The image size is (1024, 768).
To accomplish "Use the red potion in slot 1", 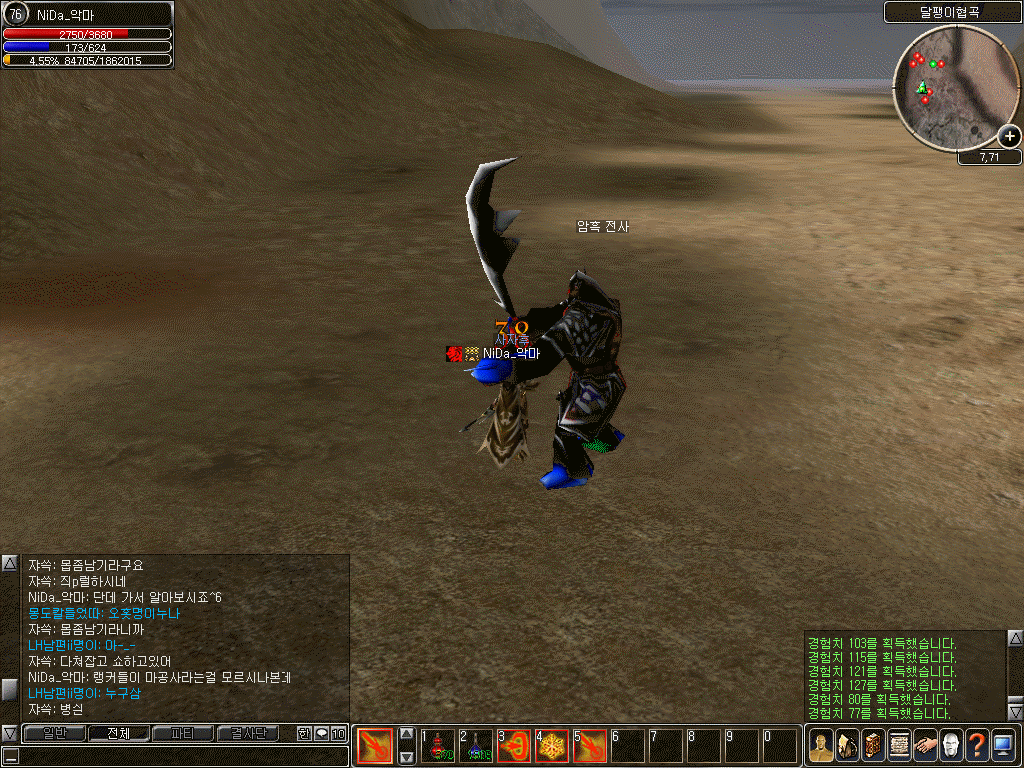I will coord(438,747).
